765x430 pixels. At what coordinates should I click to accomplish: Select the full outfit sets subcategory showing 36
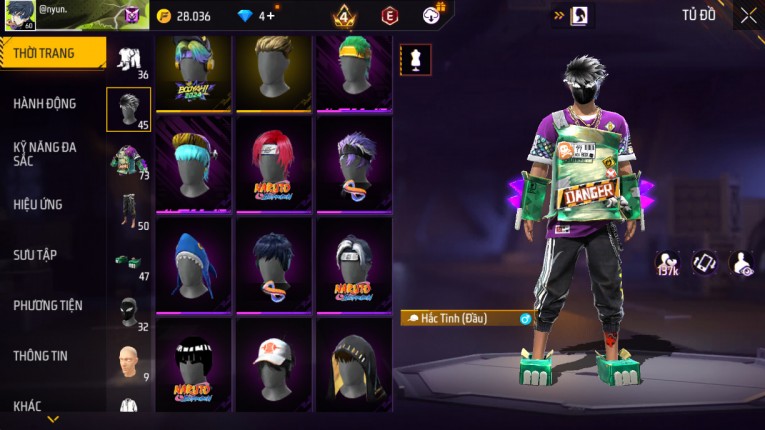[128, 60]
